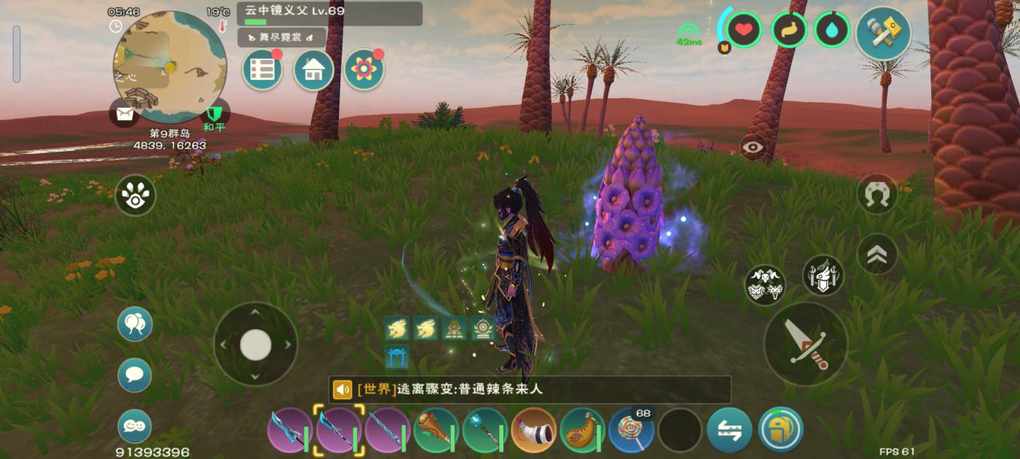The height and width of the screenshot is (459, 1020).
Task: Swap hotbar with the arrows button
Action: tap(729, 431)
